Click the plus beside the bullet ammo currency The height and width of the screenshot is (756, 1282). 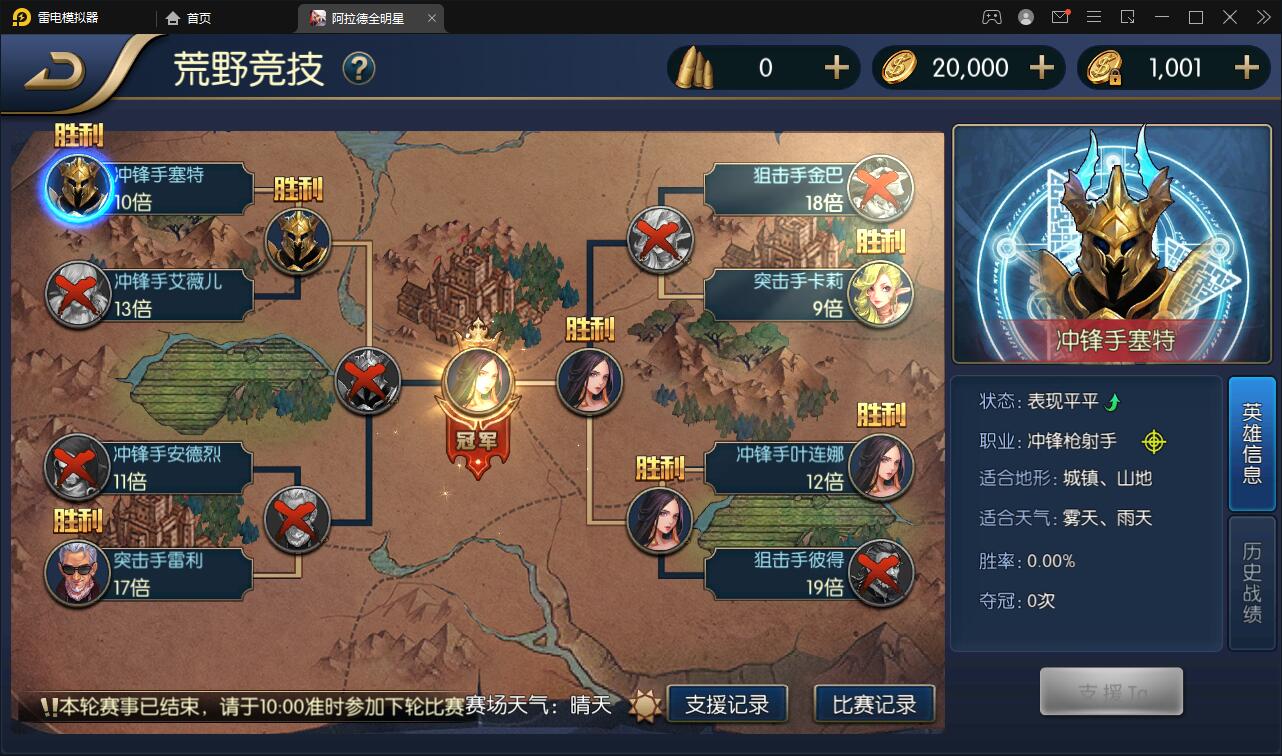click(x=837, y=67)
